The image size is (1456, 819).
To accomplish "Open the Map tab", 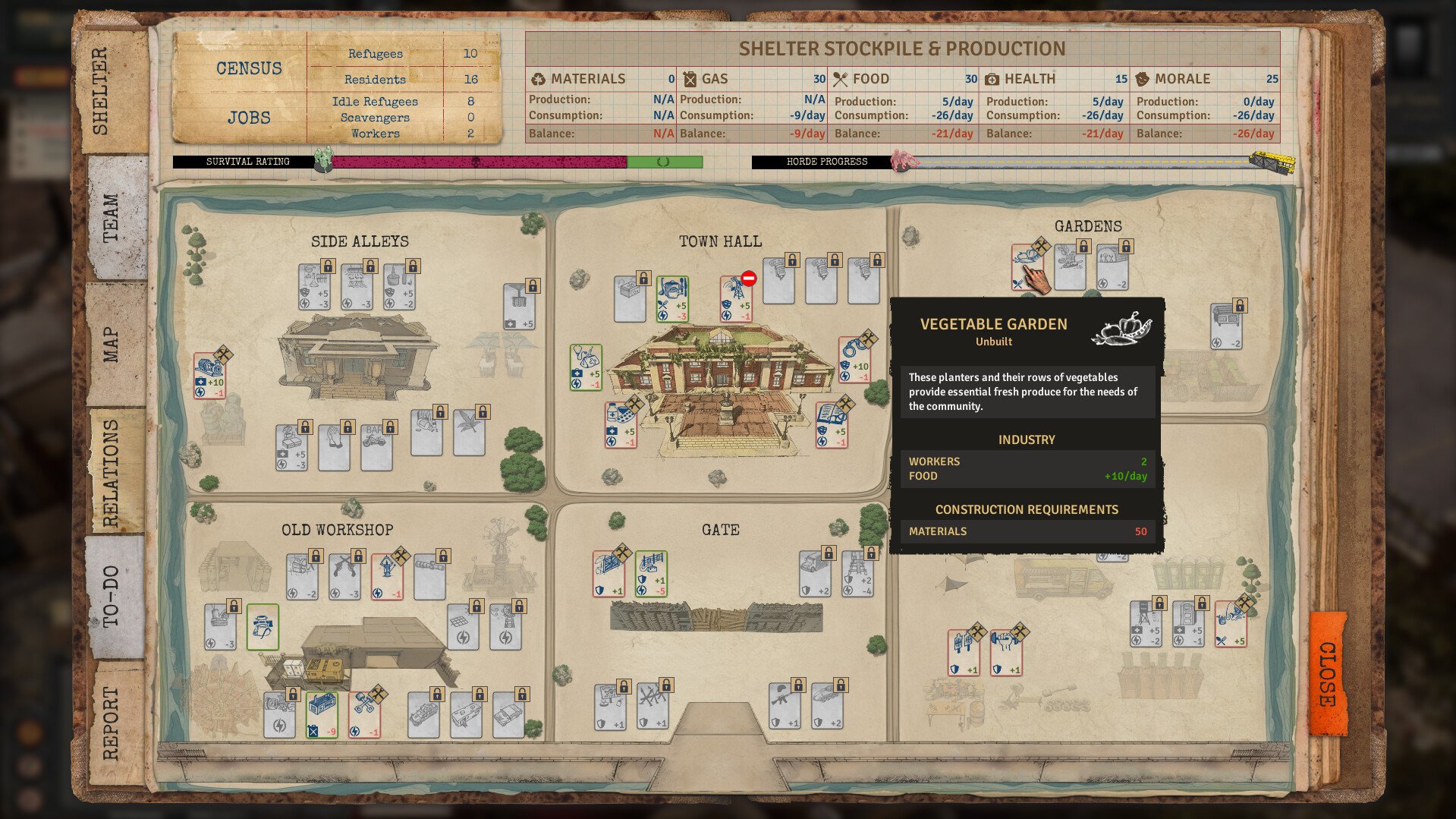I will [x=112, y=345].
